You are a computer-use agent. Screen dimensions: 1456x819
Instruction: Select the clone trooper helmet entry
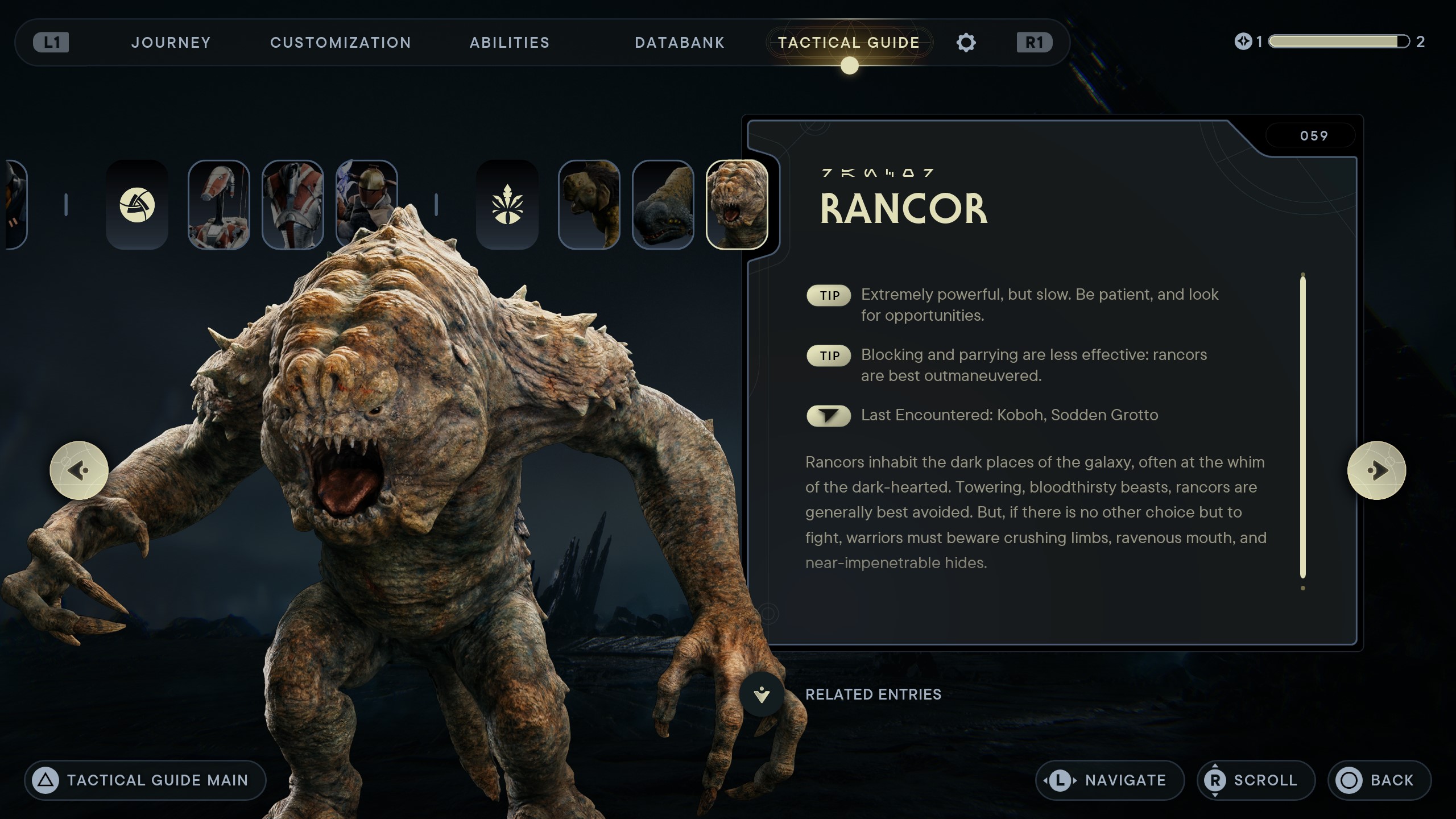(x=366, y=205)
